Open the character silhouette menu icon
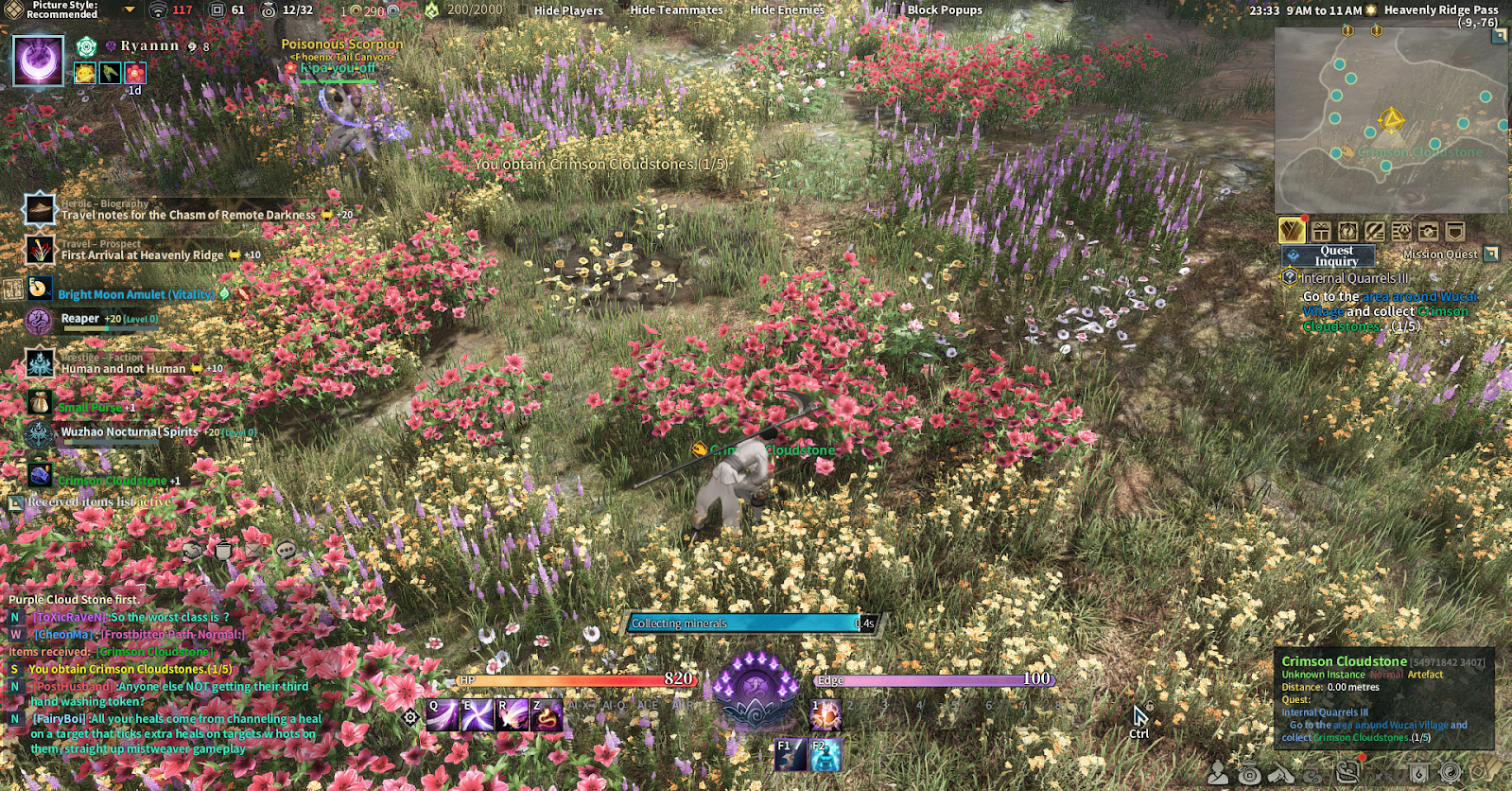1512x791 pixels. [x=1218, y=774]
